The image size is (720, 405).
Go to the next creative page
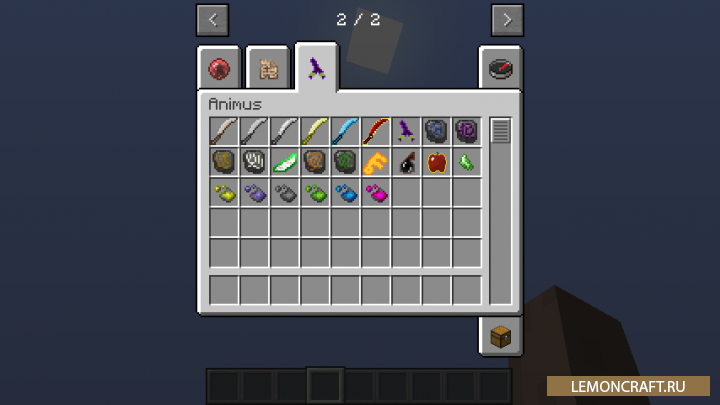coord(507,19)
